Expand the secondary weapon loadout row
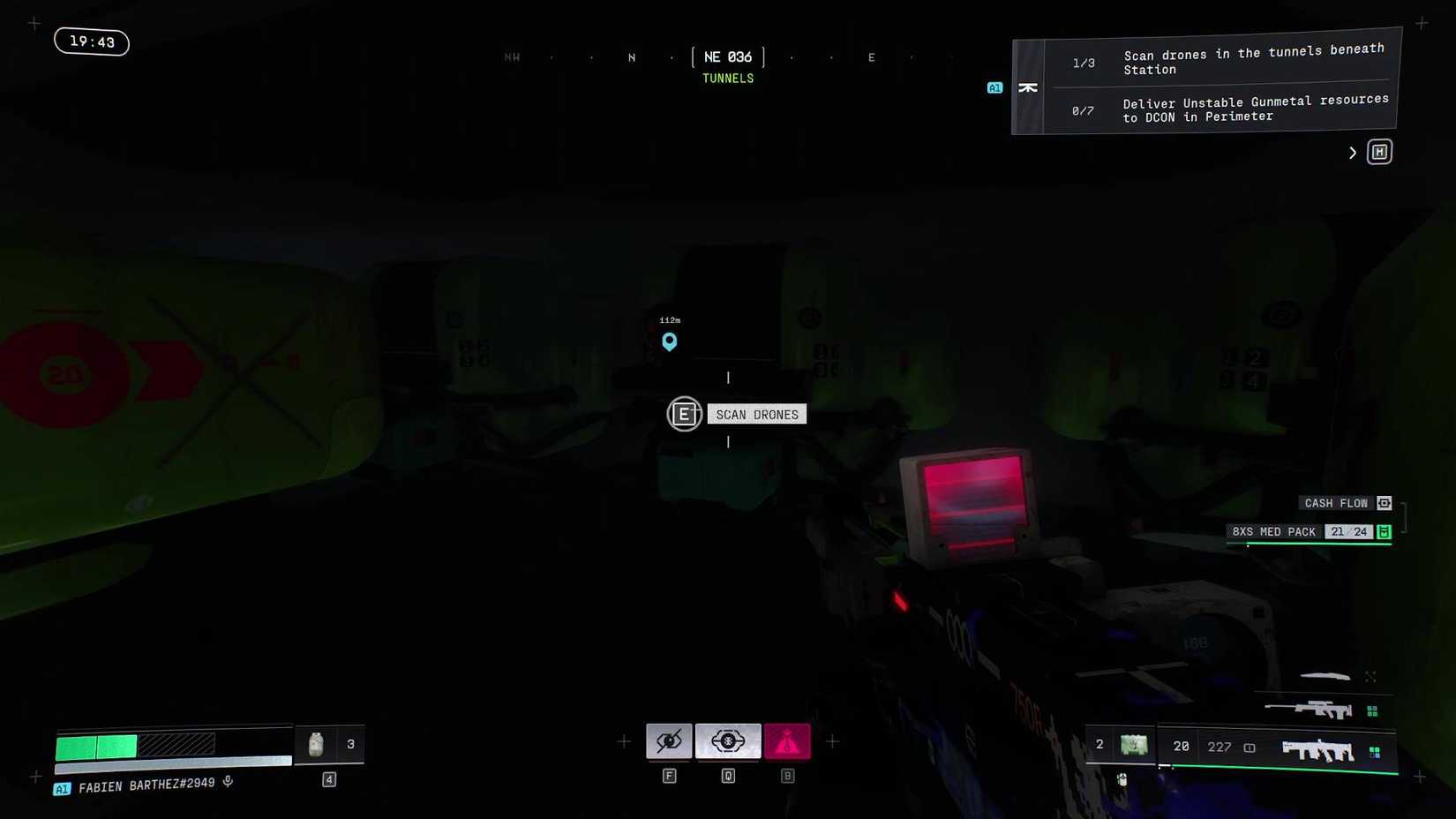1456x819 pixels. [x=1370, y=676]
